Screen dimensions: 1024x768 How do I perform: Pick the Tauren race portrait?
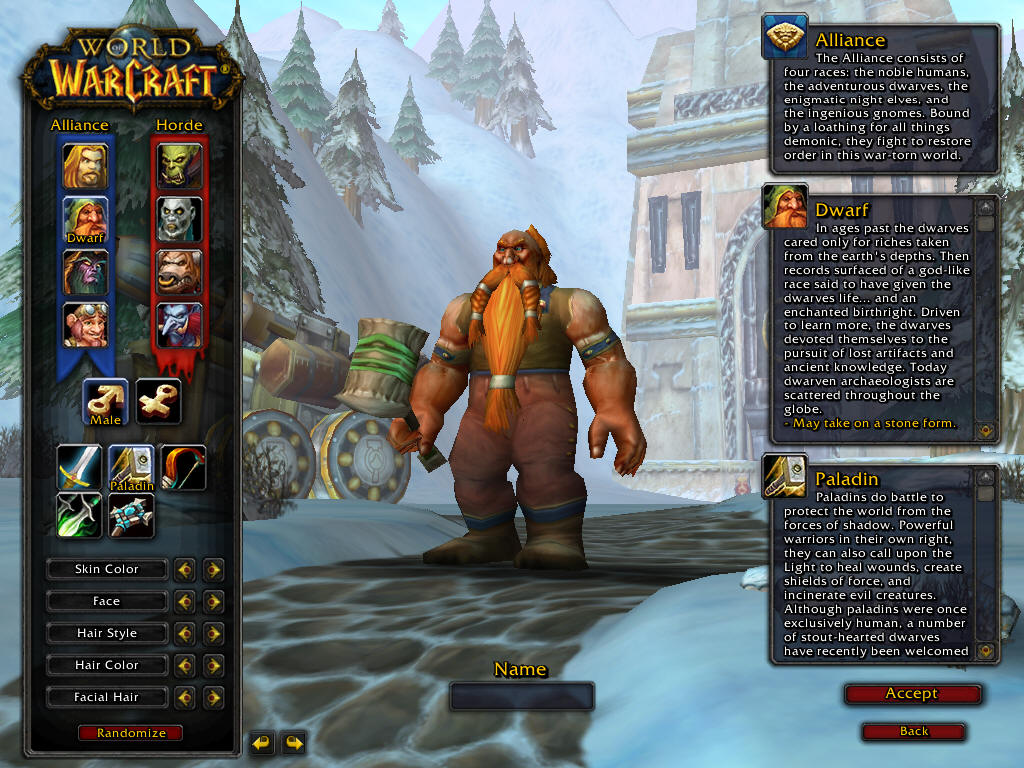click(179, 272)
